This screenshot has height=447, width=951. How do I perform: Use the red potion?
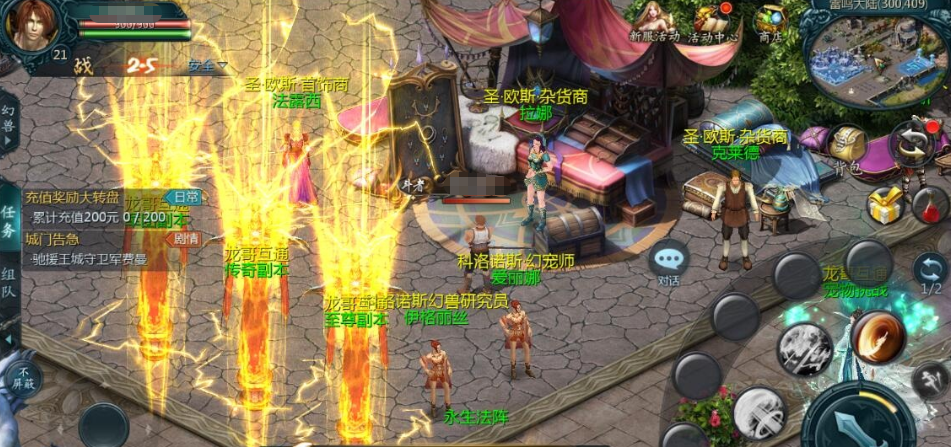point(929,205)
